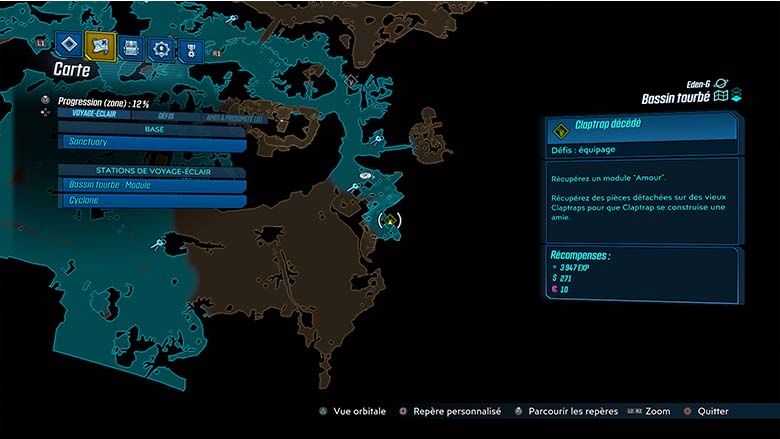This screenshot has width=780, height=439.
Task: Click the Eden-6 planet icon
Action: (722, 85)
